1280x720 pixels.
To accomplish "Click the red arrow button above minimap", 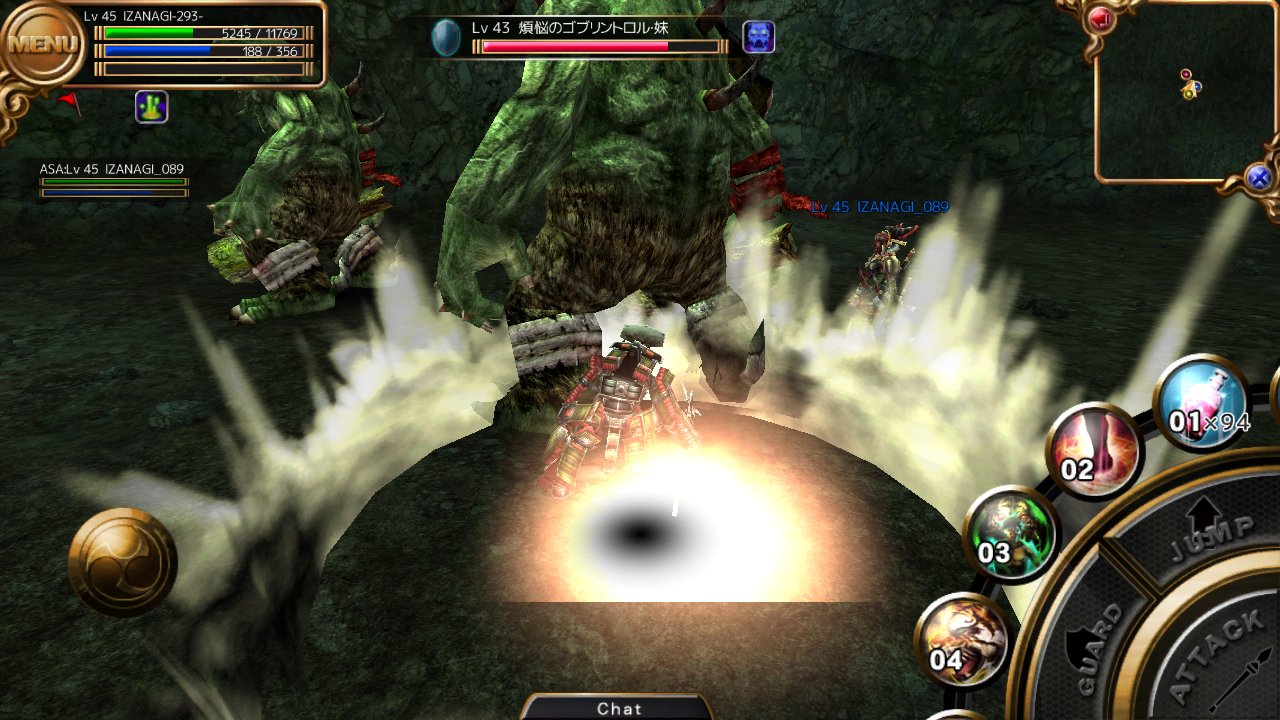I will [1101, 18].
